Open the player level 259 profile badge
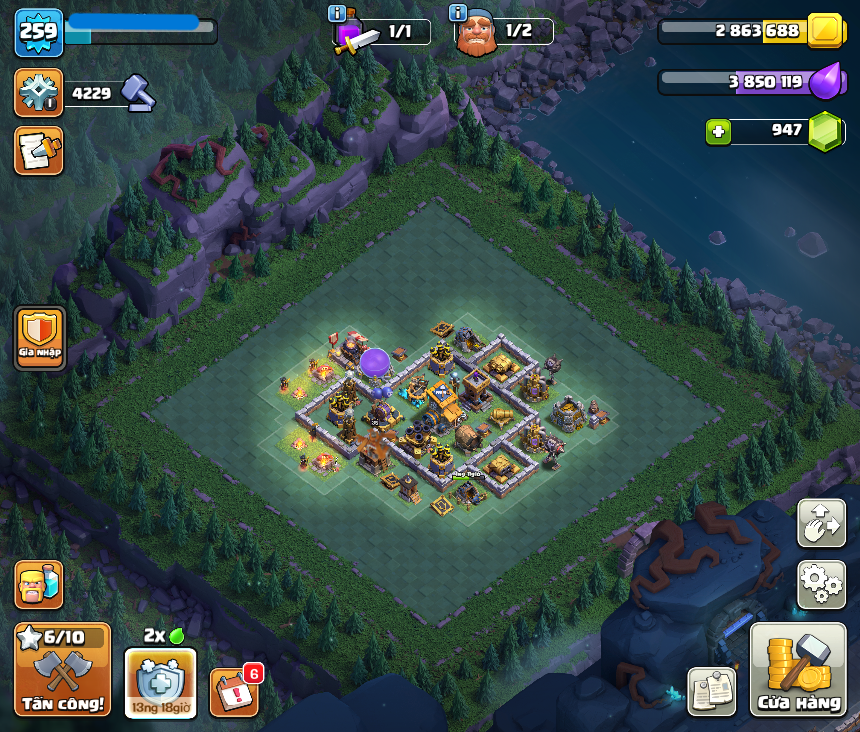The width and height of the screenshot is (860, 732). [x=39, y=31]
